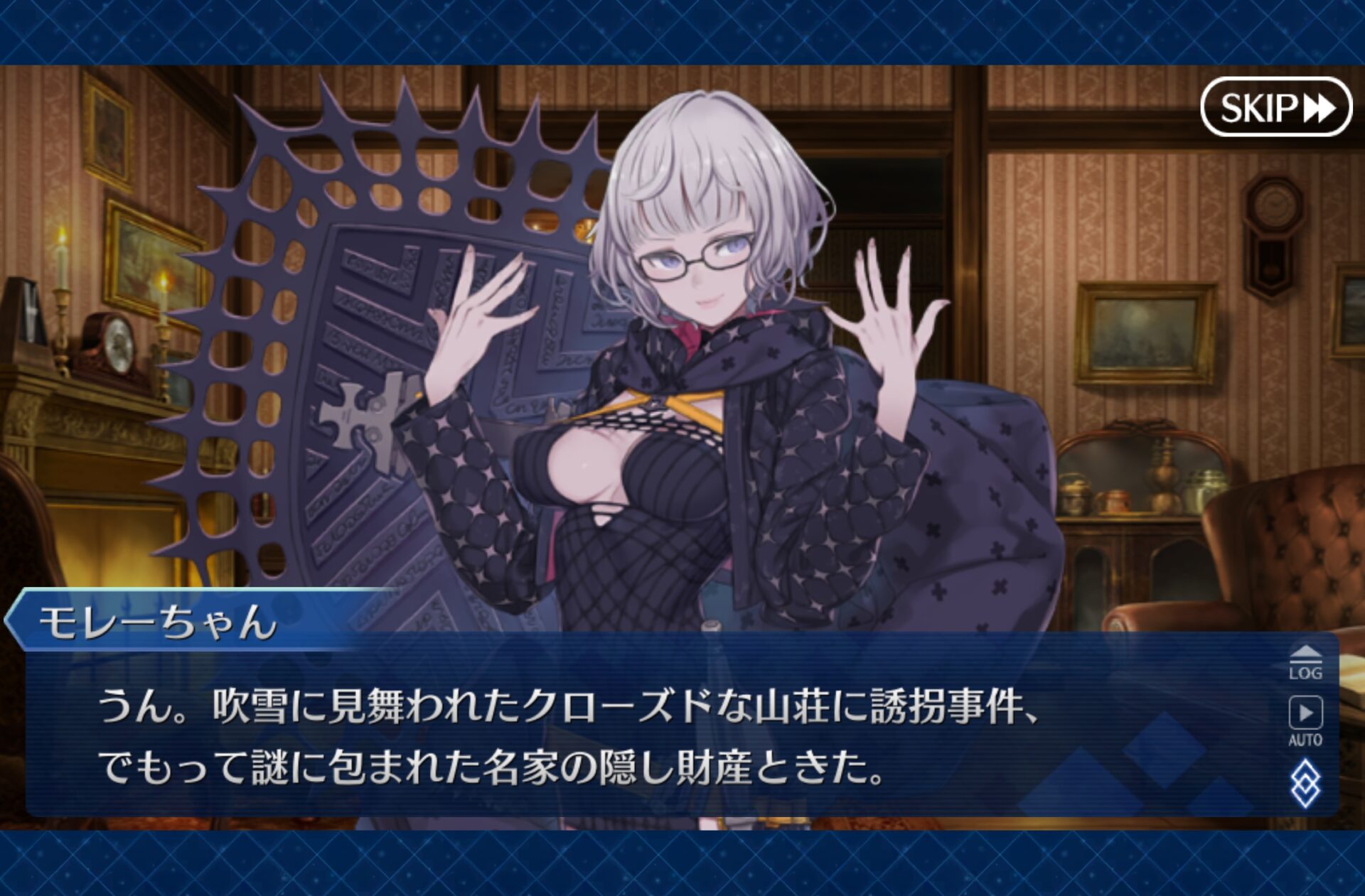Viewport: 1365px width, 896px height.
Task: Toggle AUTO dialogue playback
Action: click(1305, 720)
